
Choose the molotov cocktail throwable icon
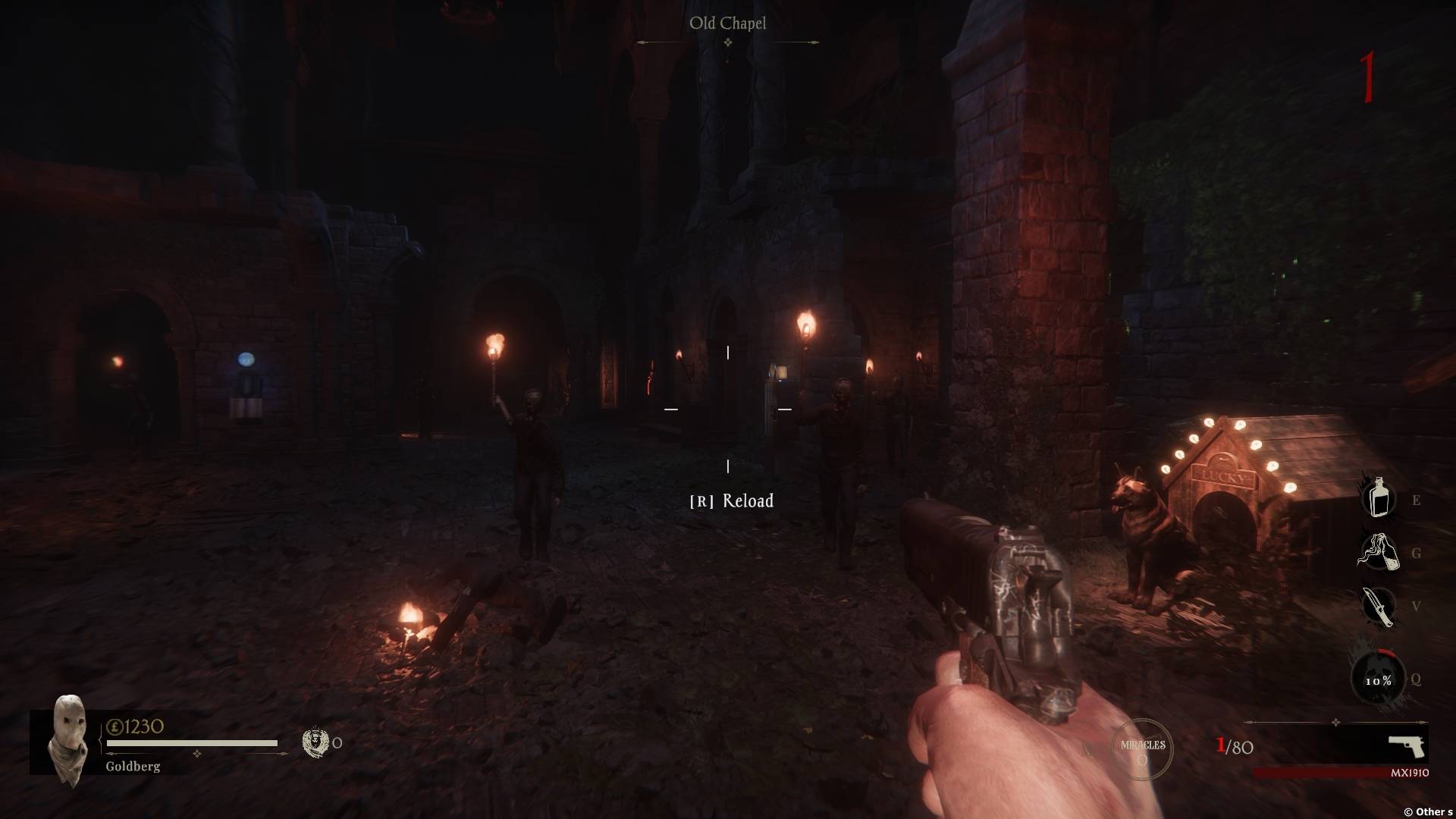click(1377, 552)
